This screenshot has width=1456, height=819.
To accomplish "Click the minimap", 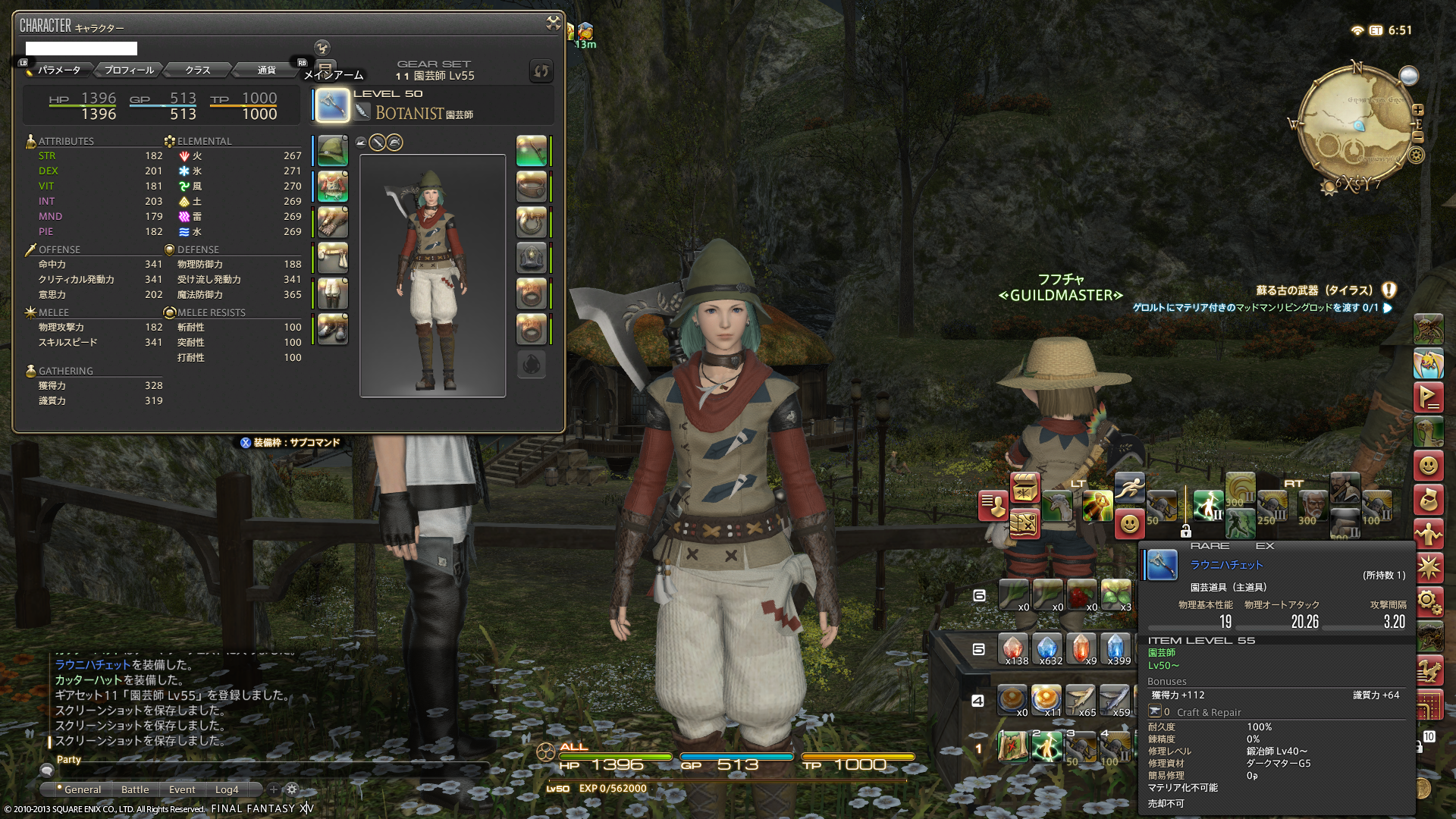I will [x=1355, y=127].
